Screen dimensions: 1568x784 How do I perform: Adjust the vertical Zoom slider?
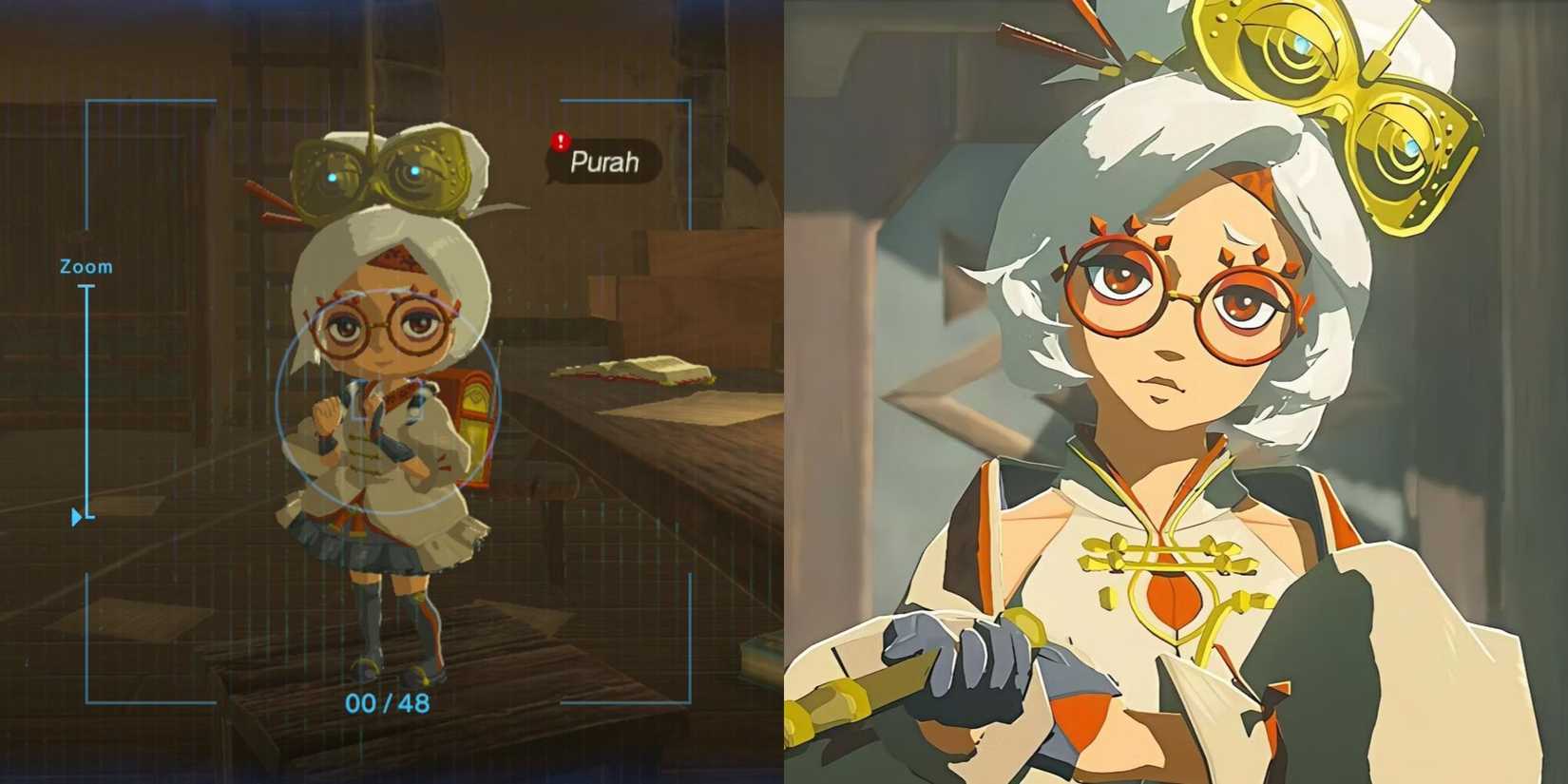pos(89,399)
